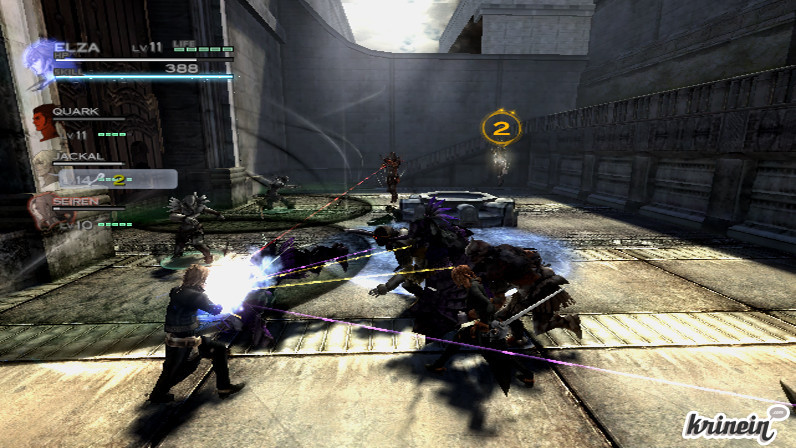Click the orange number 2 target marker
This screenshot has height=448, width=796.
[x=501, y=127]
